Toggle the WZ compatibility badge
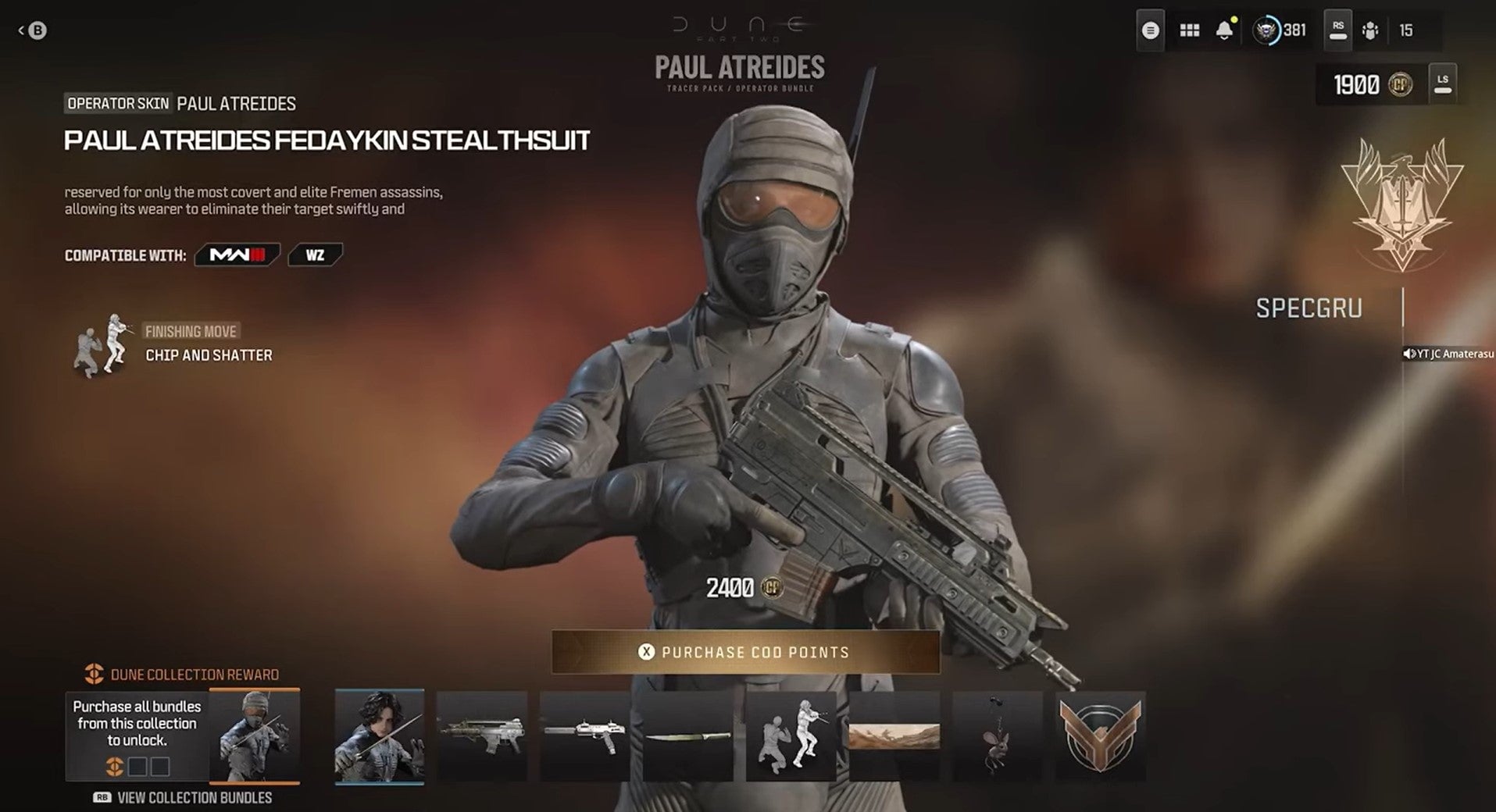1496x812 pixels. pyautogui.click(x=314, y=255)
